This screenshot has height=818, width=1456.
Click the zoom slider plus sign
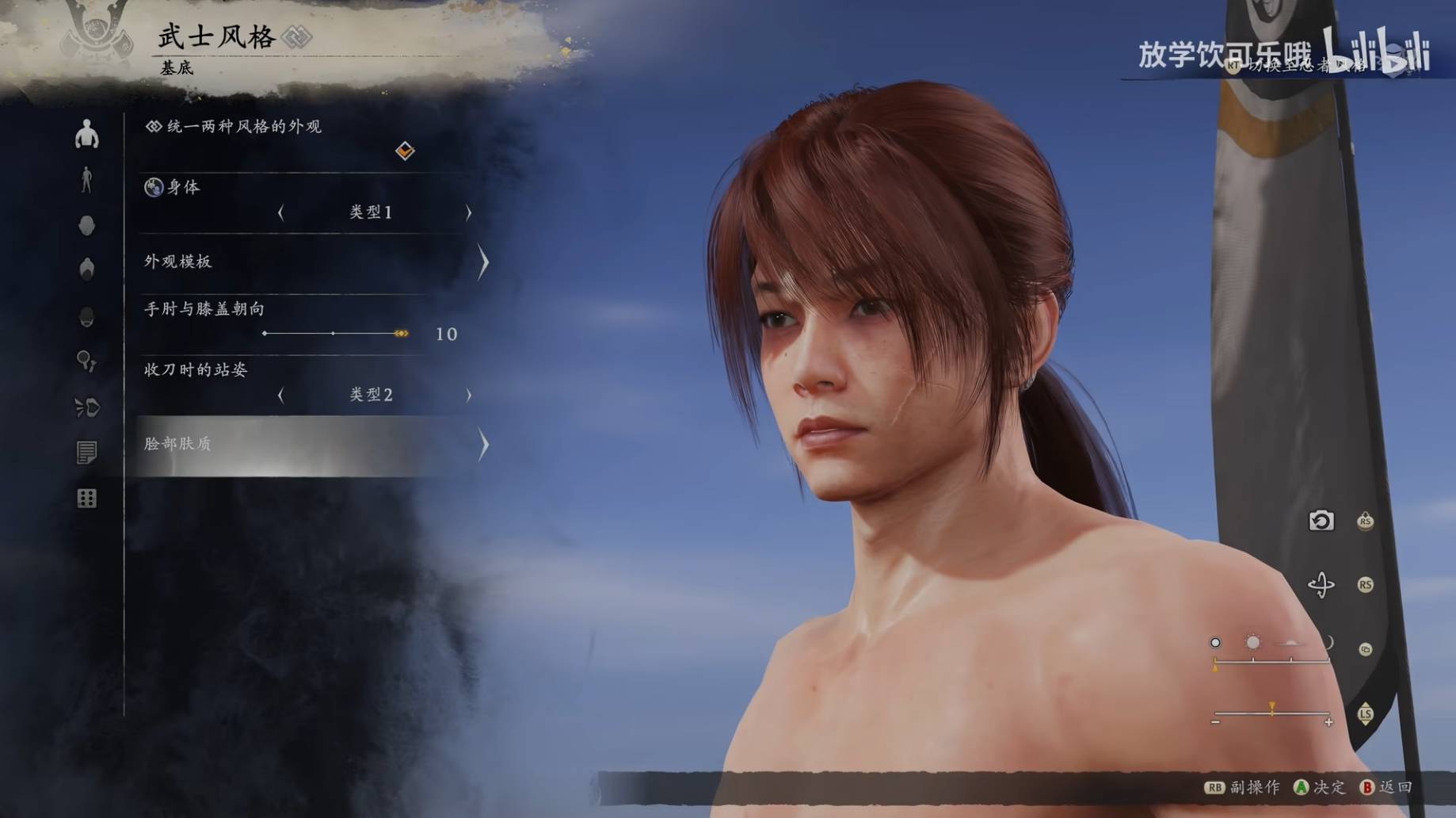pyautogui.click(x=1328, y=722)
